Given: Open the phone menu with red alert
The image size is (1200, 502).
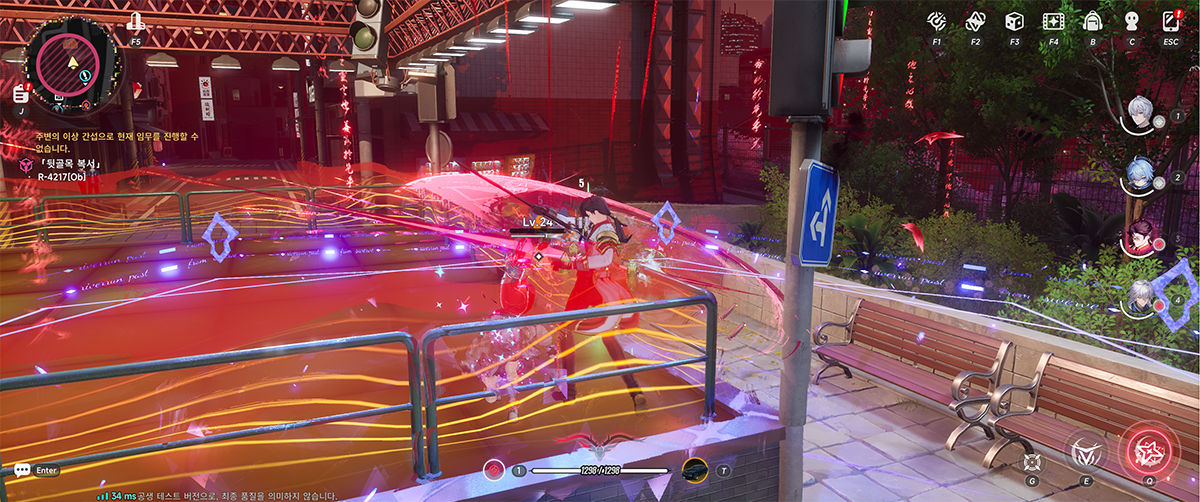Looking at the screenshot, I should 1171,21.
